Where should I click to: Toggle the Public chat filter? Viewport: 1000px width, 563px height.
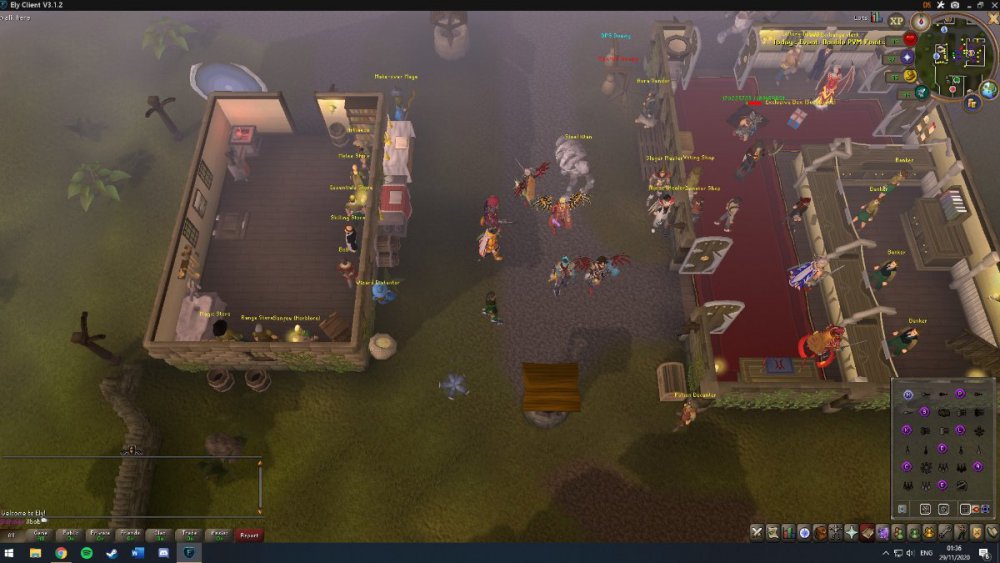[70, 535]
